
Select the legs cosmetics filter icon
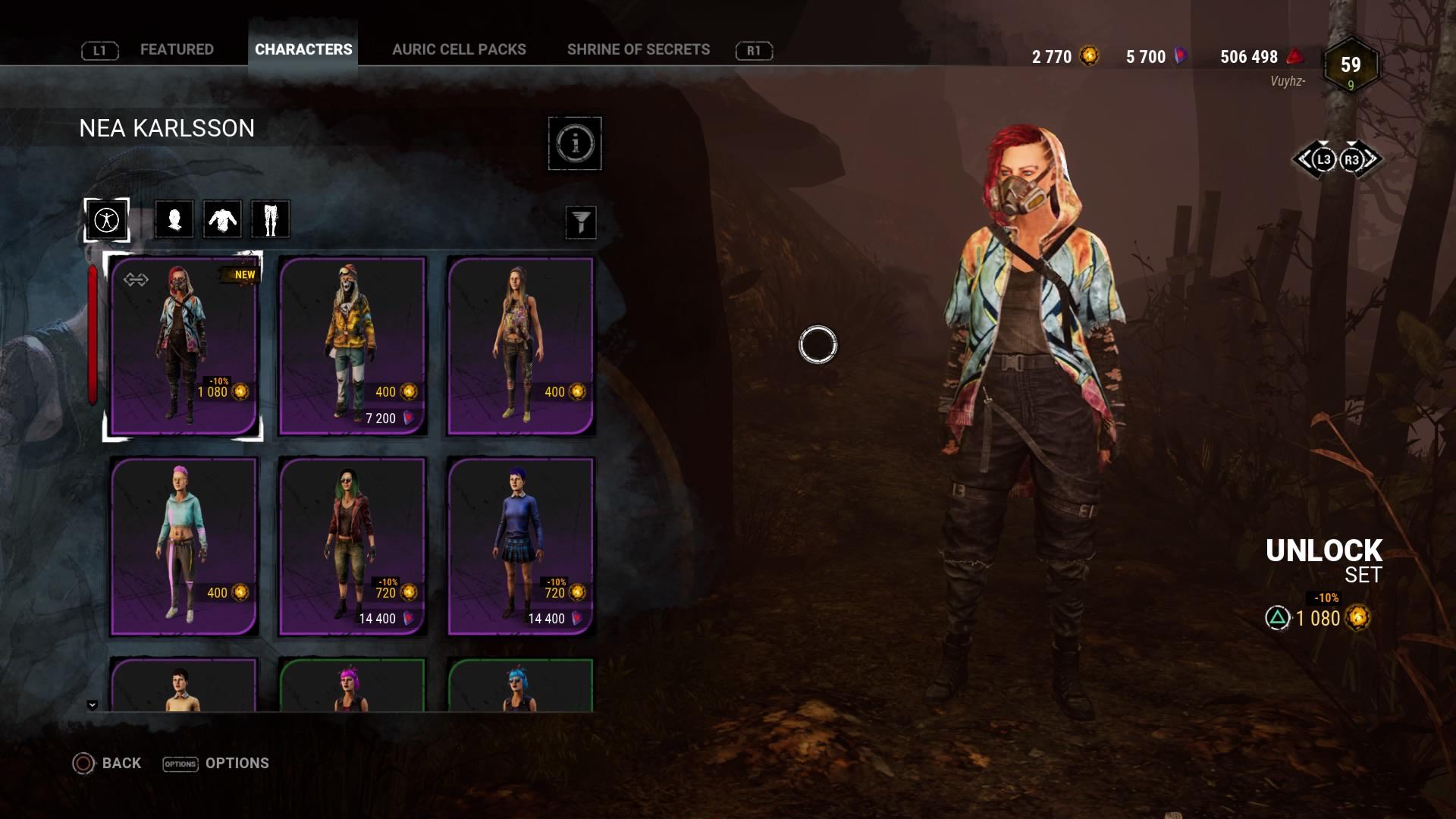tap(270, 219)
